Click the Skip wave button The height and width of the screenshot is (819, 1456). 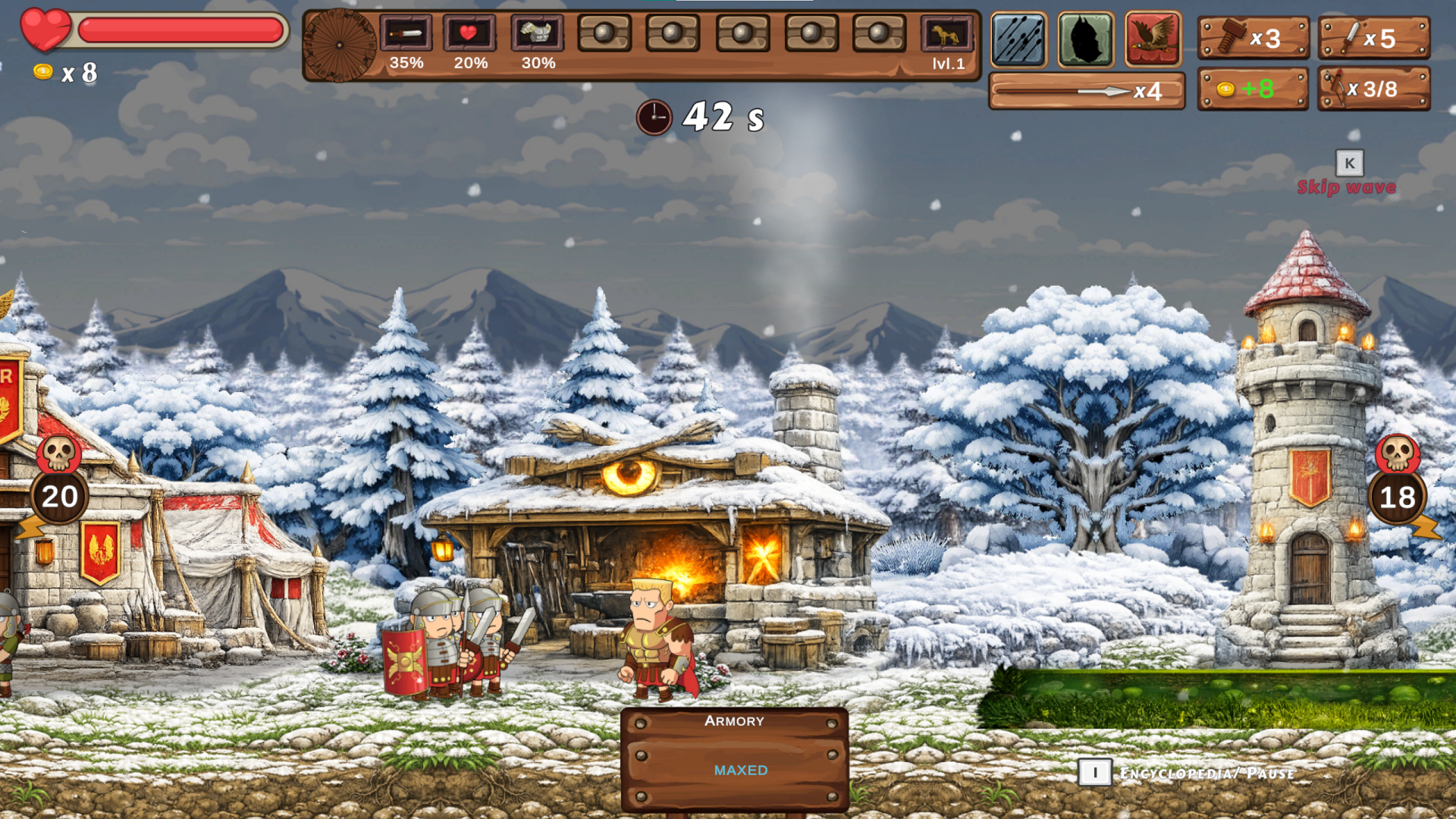pos(1347,186)
